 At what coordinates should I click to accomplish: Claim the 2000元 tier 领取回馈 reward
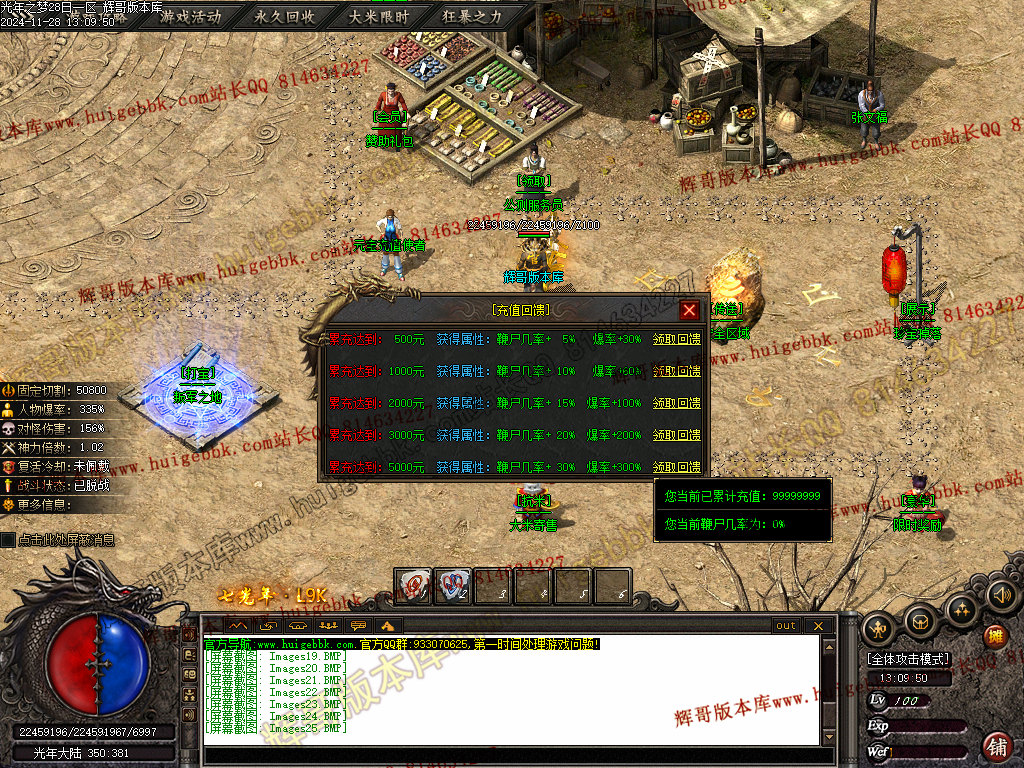point(676,403)
